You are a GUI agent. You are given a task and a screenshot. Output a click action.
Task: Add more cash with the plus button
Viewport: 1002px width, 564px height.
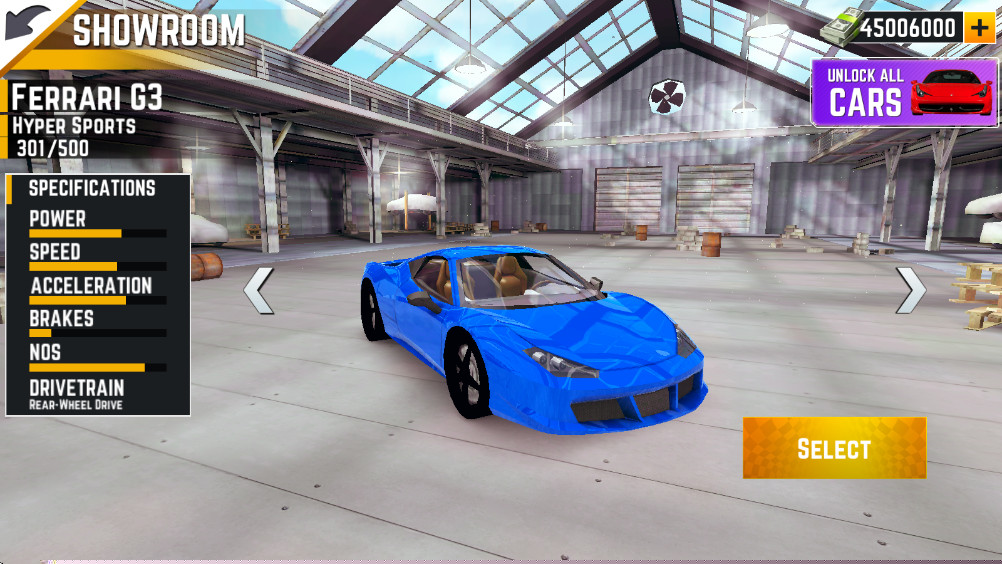click(x=979, y=28)
